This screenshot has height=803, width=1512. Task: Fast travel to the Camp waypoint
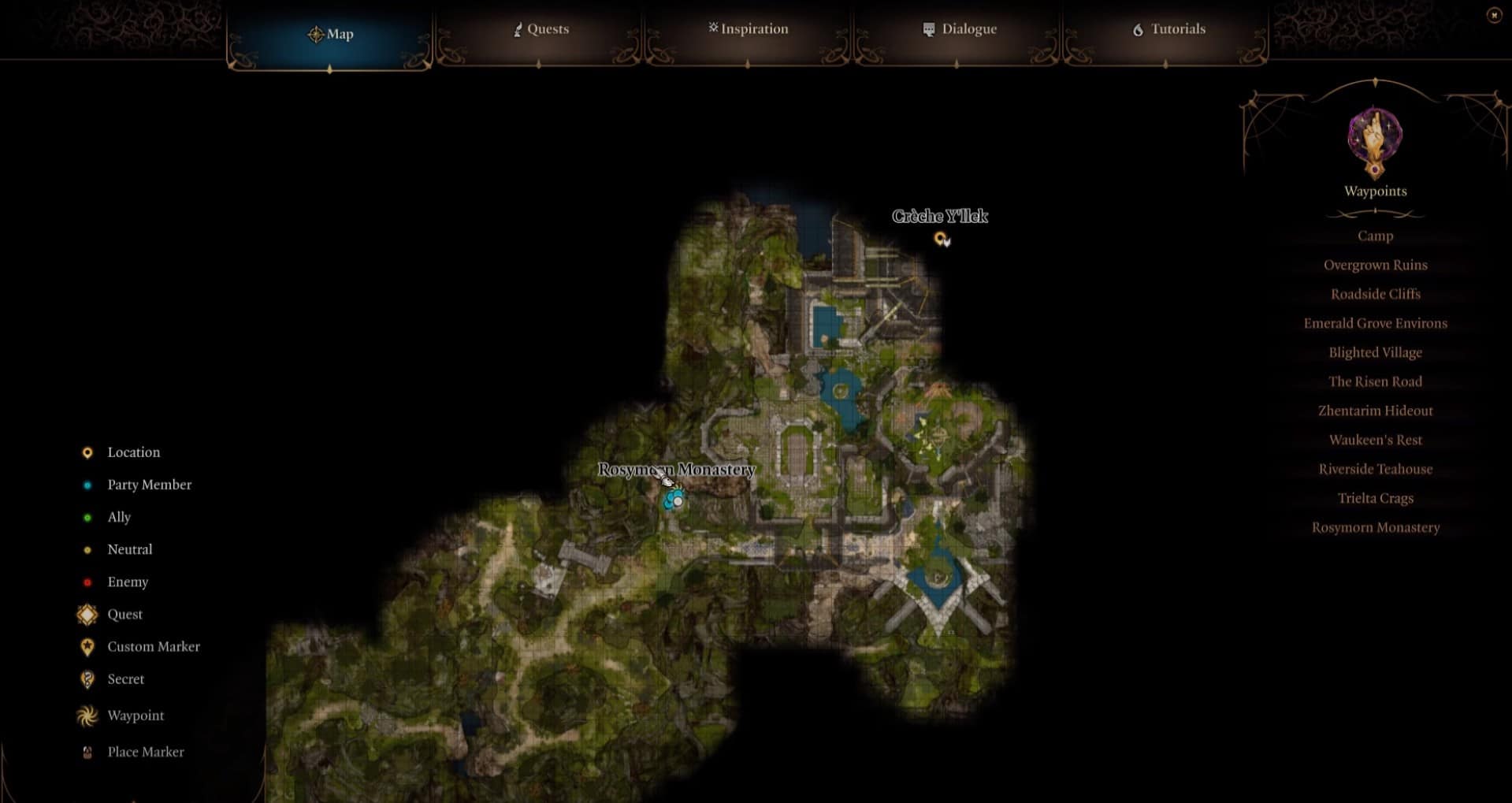tap(1375, 236)
